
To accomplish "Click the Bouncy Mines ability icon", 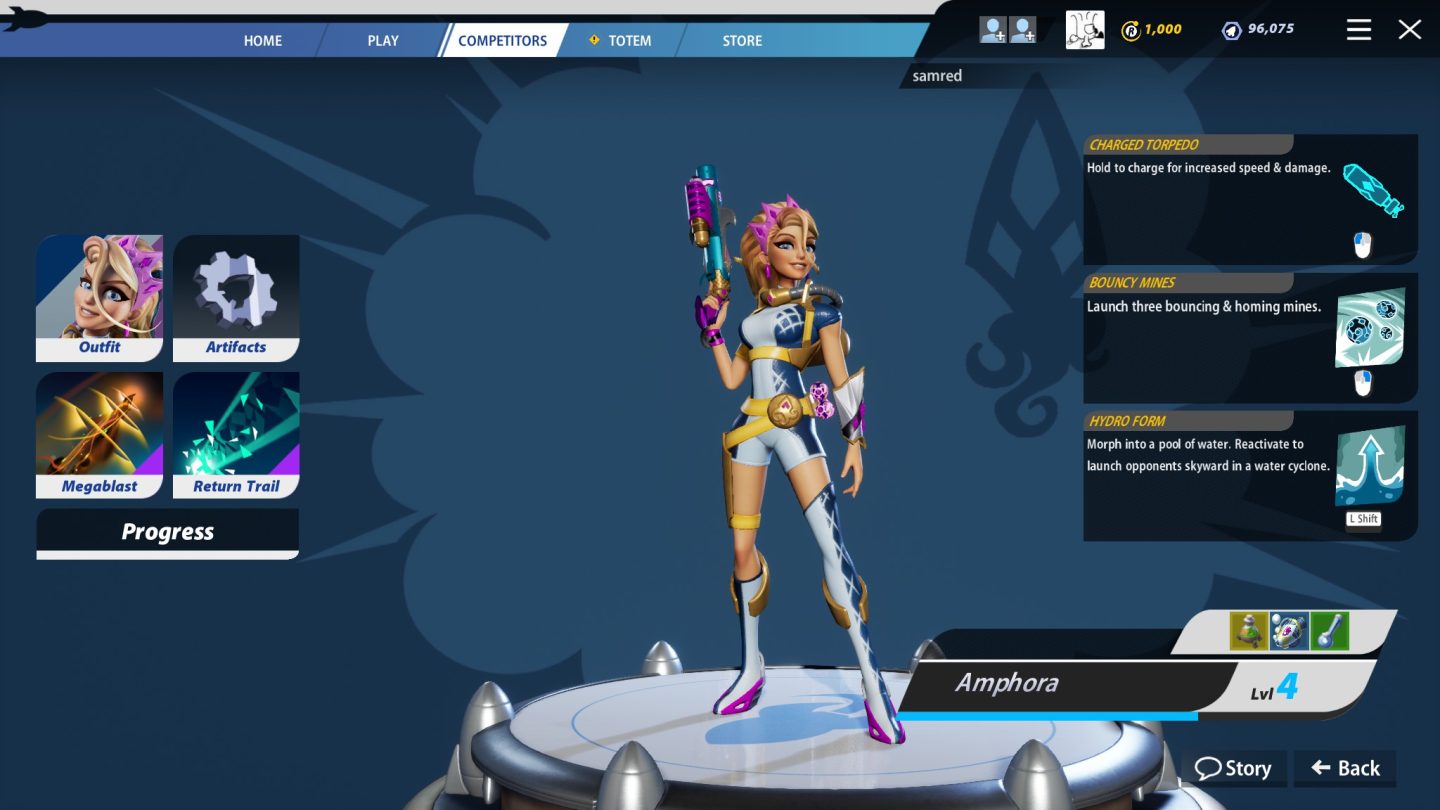I will 1372,327.
